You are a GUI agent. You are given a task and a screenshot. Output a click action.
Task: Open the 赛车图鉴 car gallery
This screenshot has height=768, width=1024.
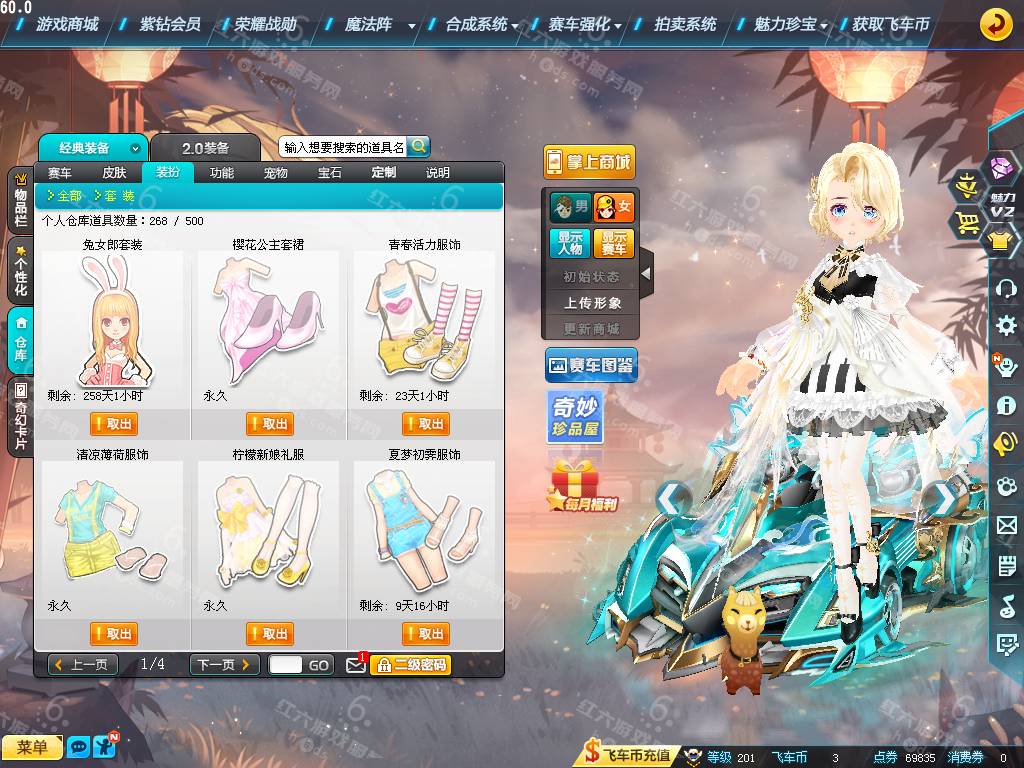pos(590,367)
